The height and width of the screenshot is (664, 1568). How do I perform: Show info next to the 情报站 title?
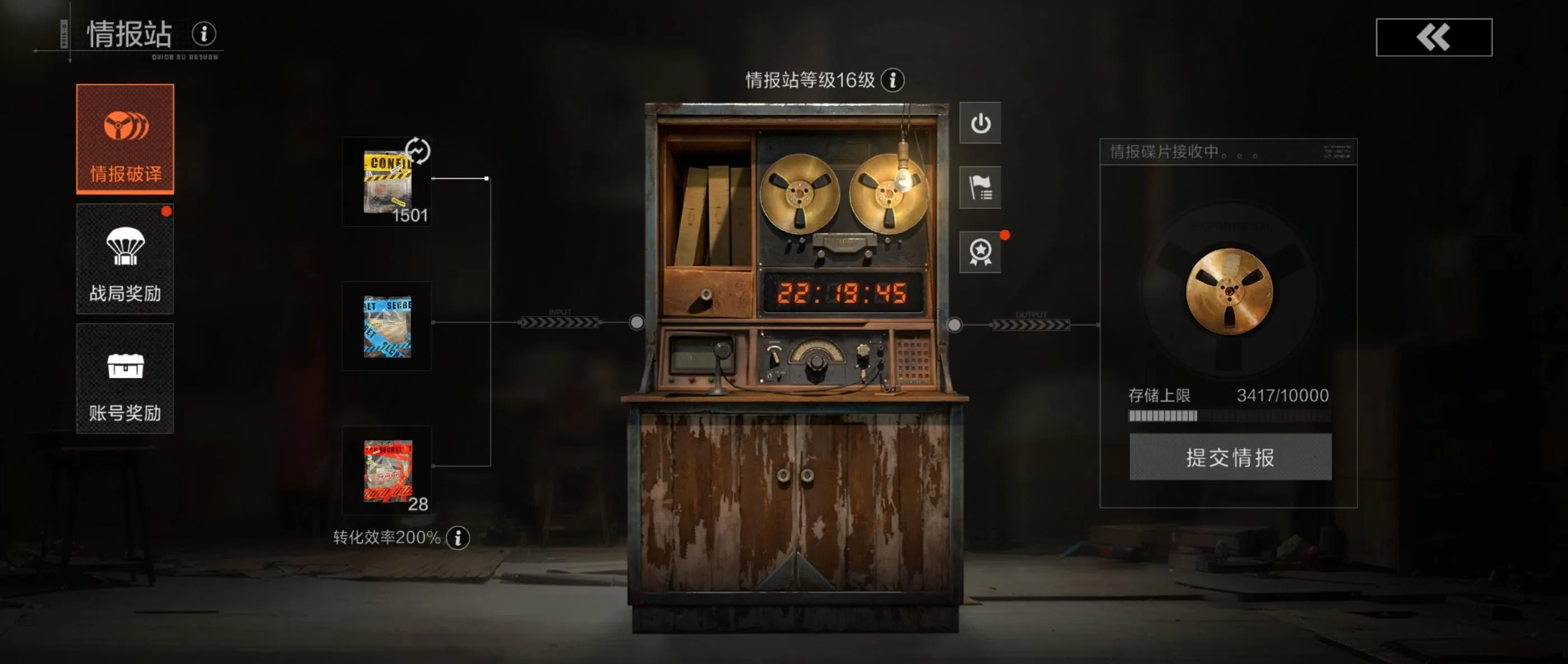tap(204, 34)
